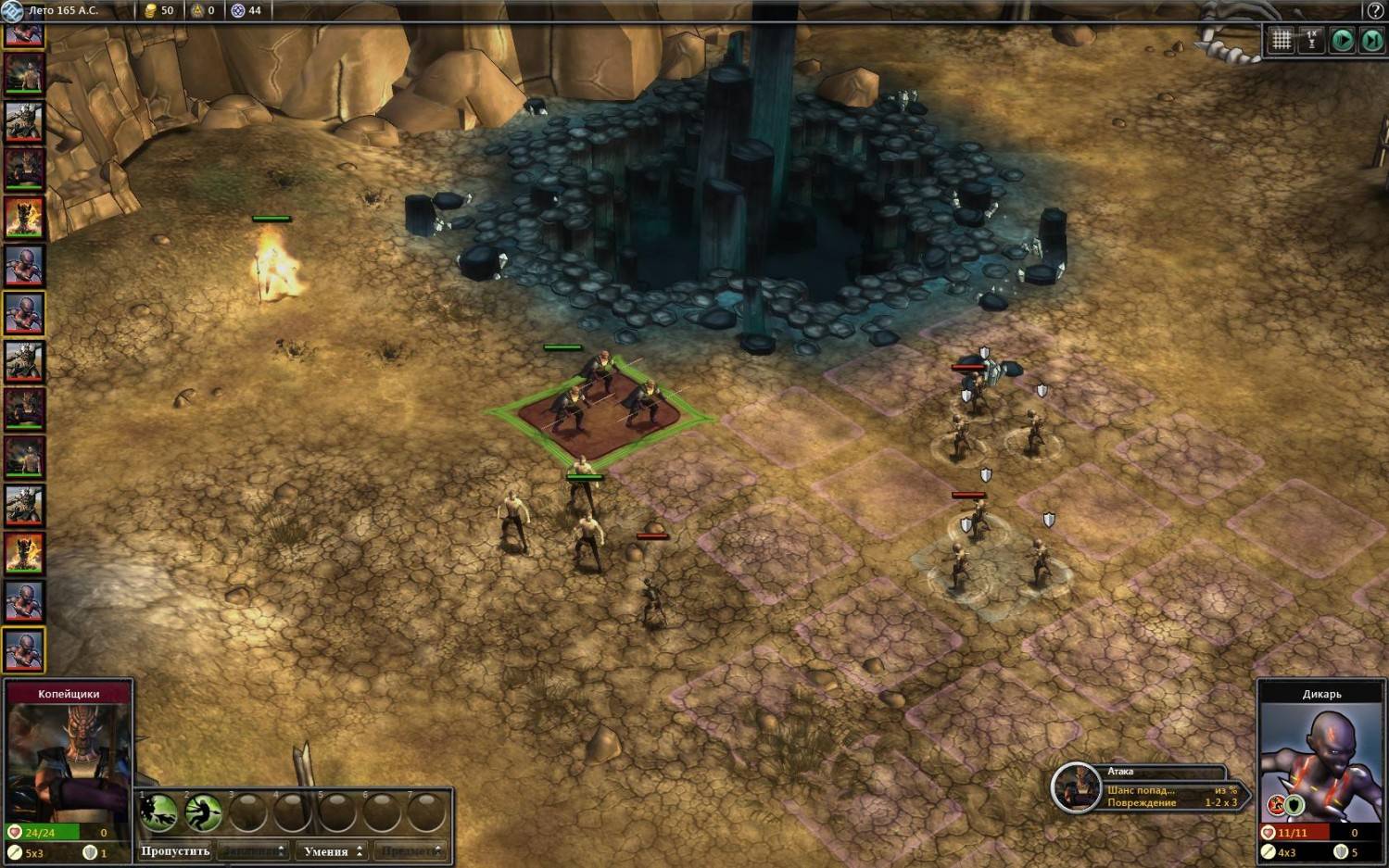Click the Пропустить (skip turn) button
Viewport: 1389px width, 868px height.
(x=175, y=850)
